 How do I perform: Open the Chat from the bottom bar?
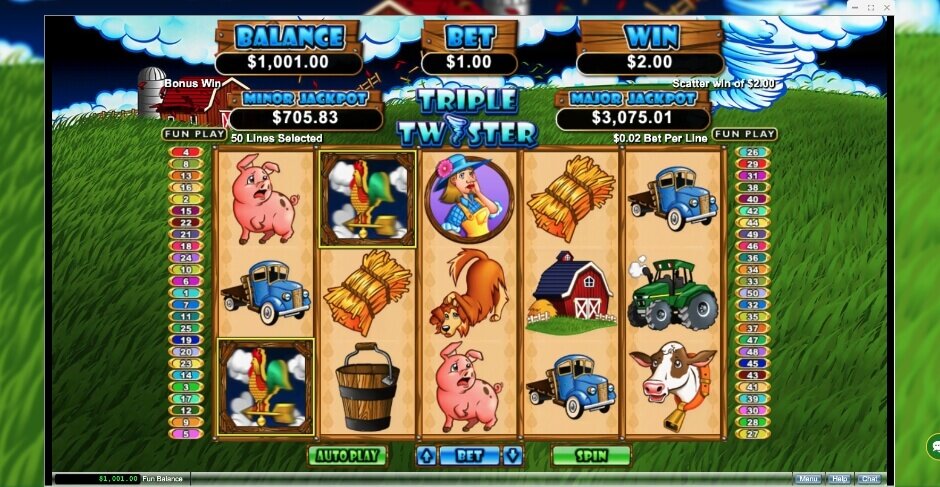[869, 479]
